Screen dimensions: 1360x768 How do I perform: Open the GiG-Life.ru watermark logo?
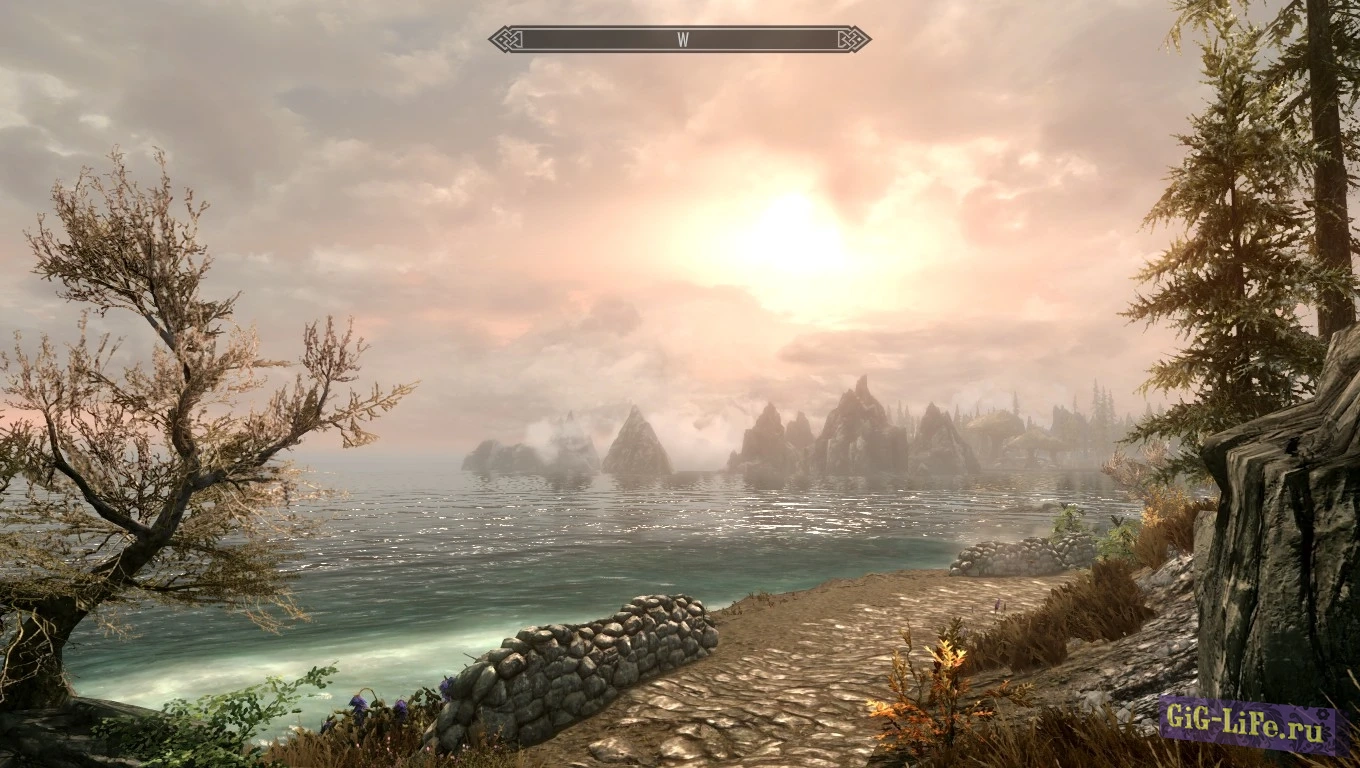pos(1248,725)
